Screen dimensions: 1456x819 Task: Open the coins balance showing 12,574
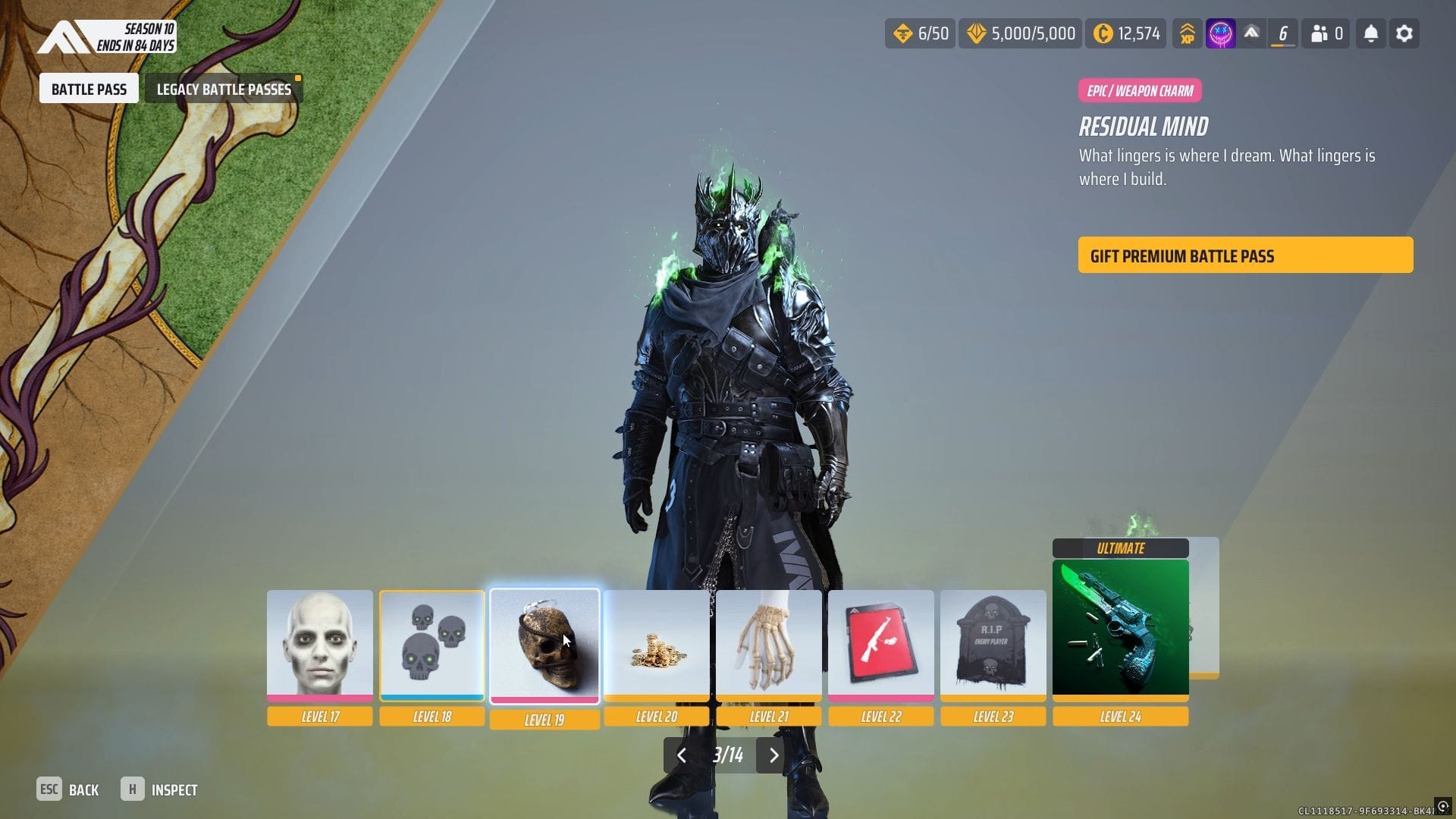(1125, 33)
